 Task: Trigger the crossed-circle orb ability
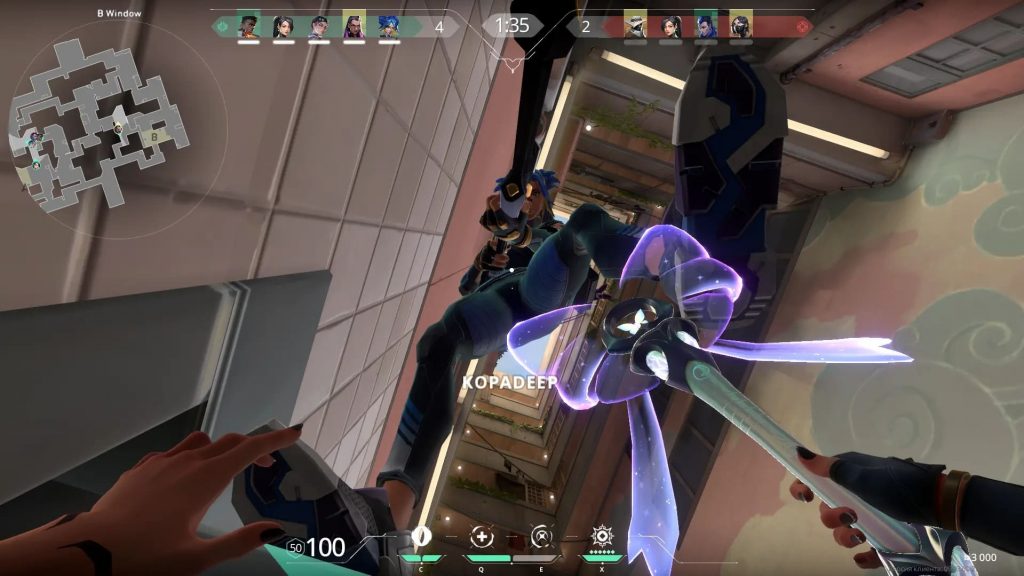(541, 535)
